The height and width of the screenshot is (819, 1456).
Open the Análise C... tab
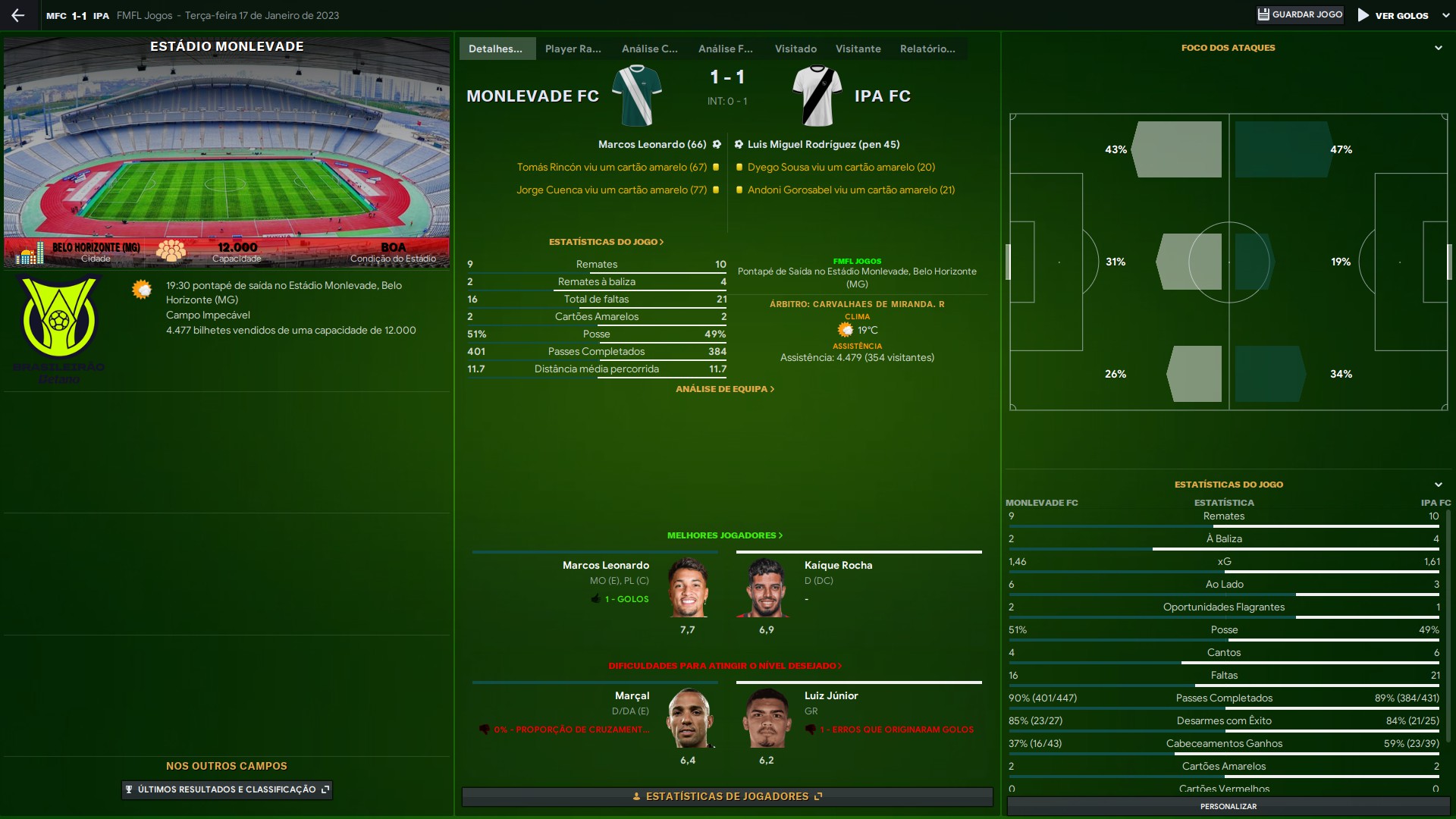coord(649,49)
